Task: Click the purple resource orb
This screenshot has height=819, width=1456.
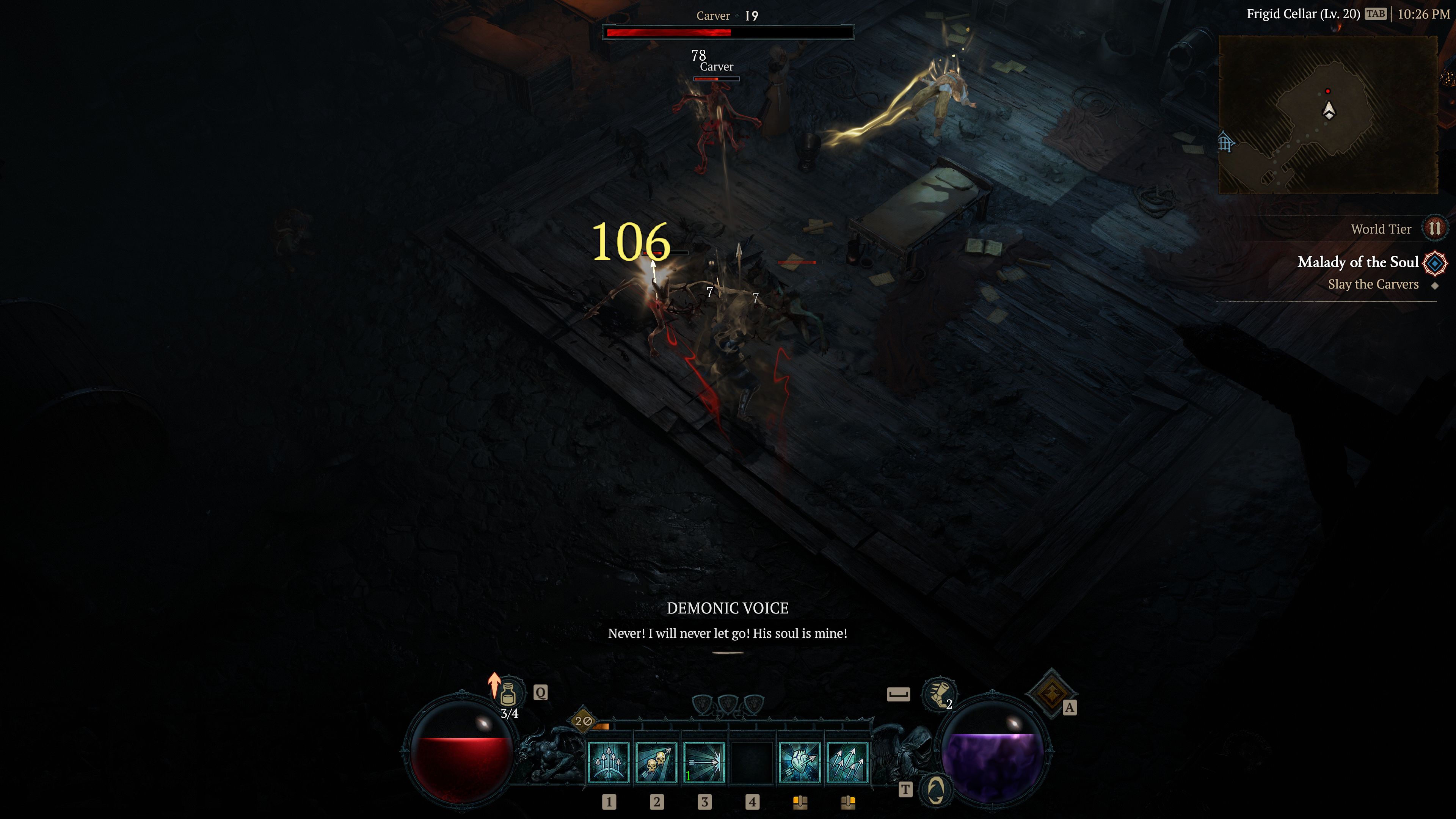Action: point(994,752)
